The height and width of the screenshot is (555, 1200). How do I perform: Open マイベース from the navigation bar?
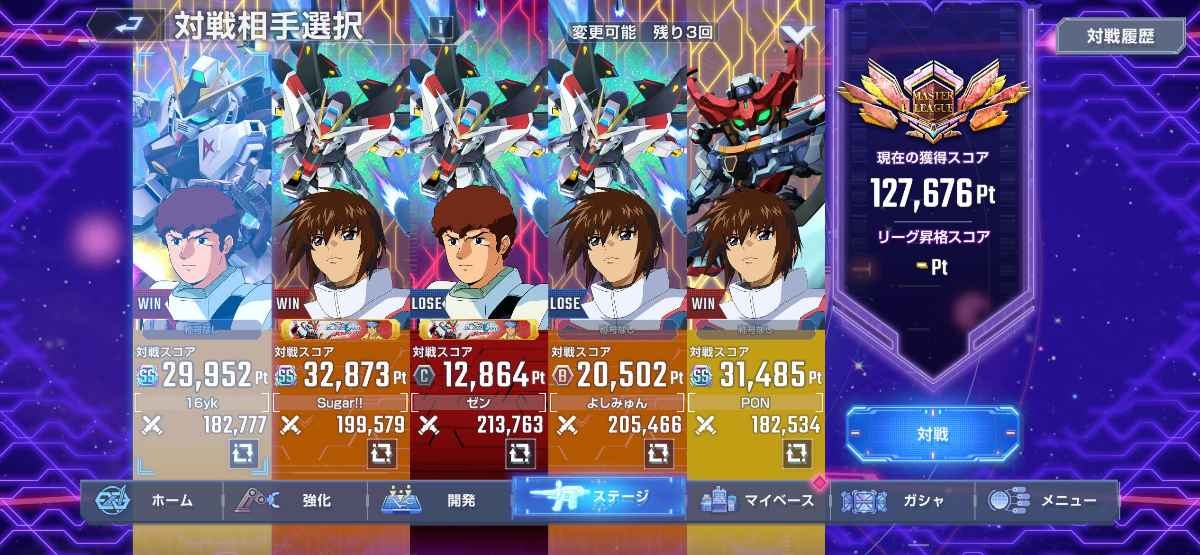tap(762, 500)
